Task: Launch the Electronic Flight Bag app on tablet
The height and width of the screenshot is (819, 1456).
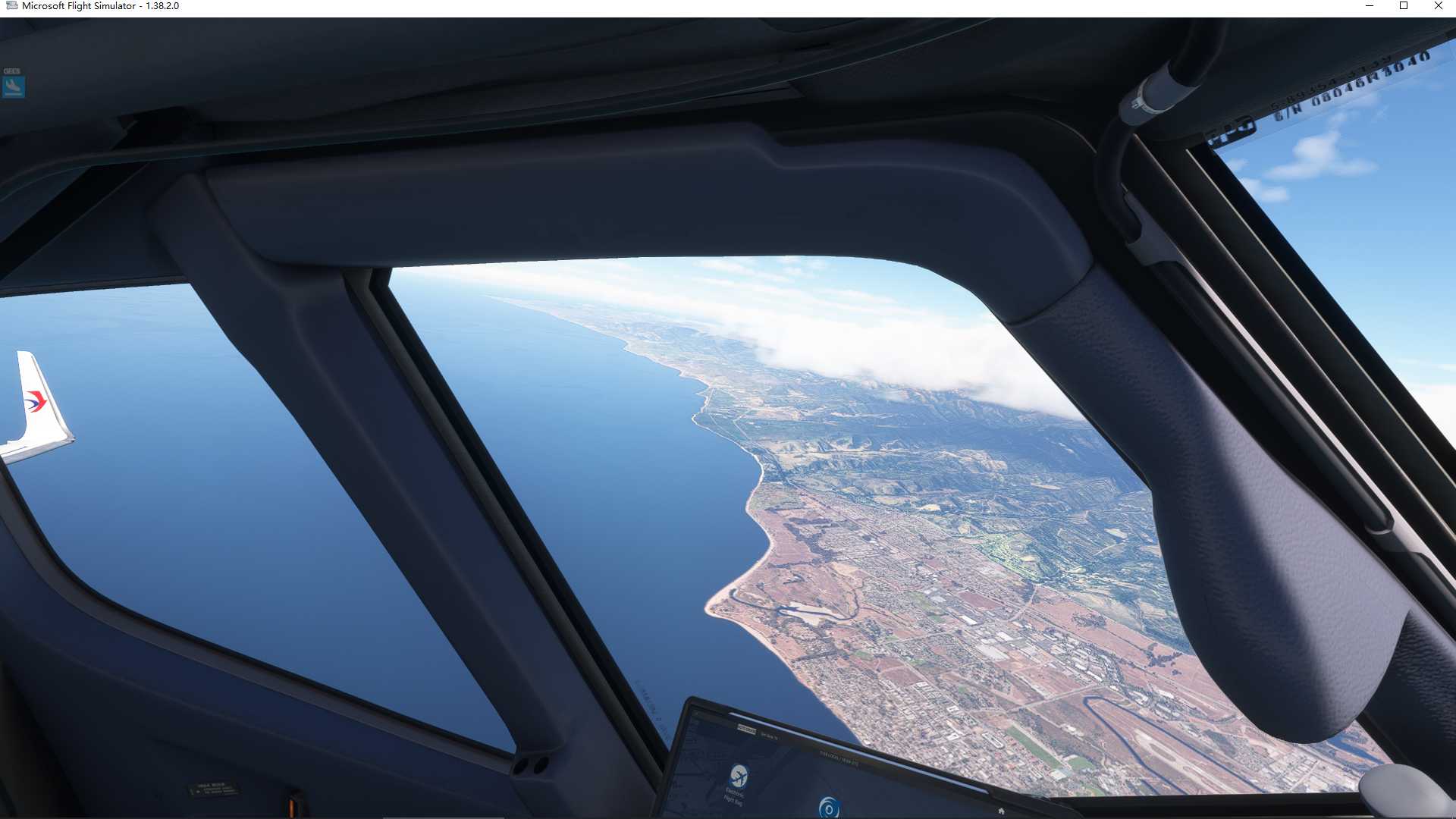Action: click(738, 777)
